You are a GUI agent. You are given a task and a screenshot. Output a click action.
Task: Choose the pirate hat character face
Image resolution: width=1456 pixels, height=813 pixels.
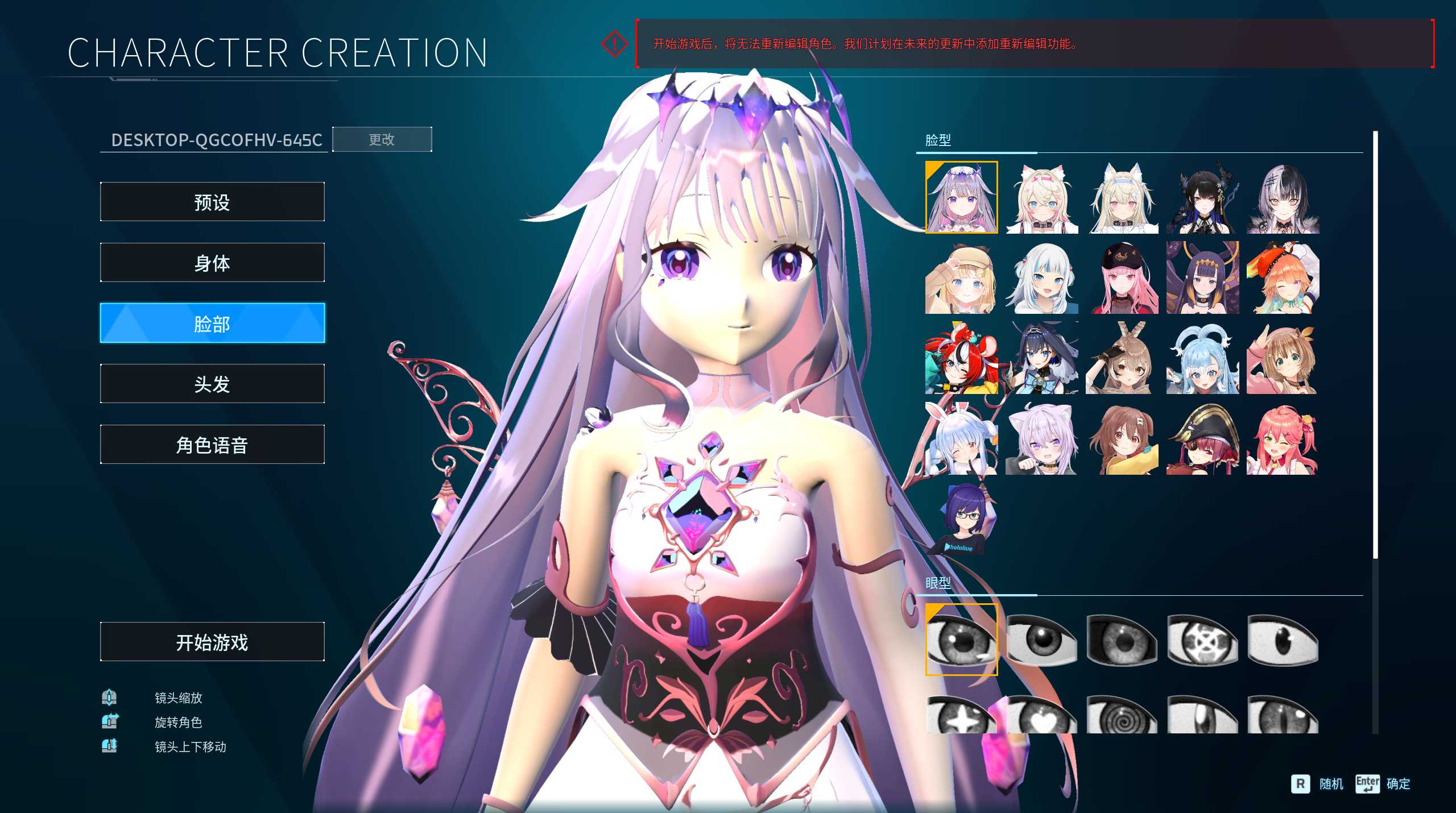(1202, 438)
